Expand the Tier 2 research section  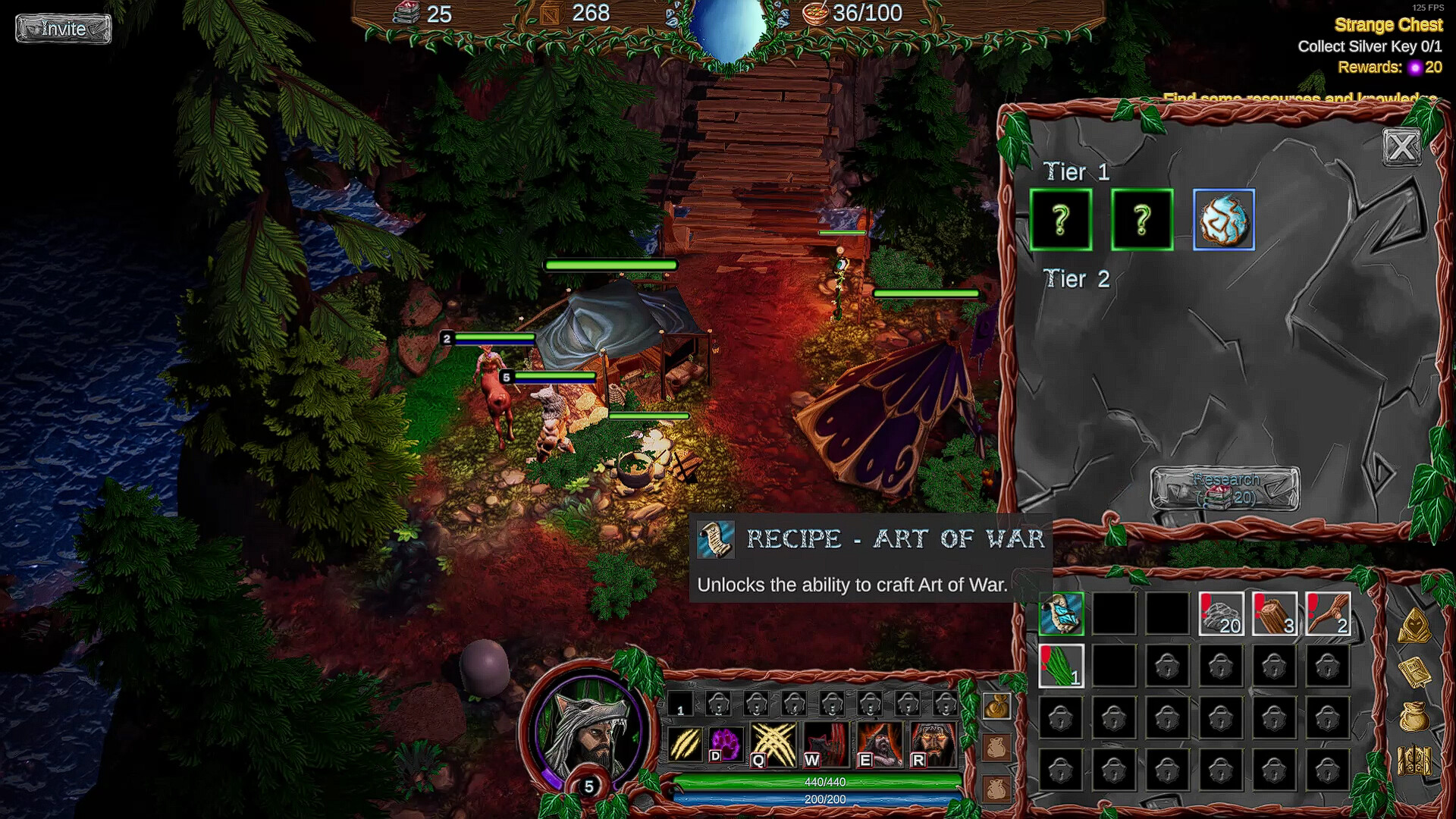tap(1076, 279)
